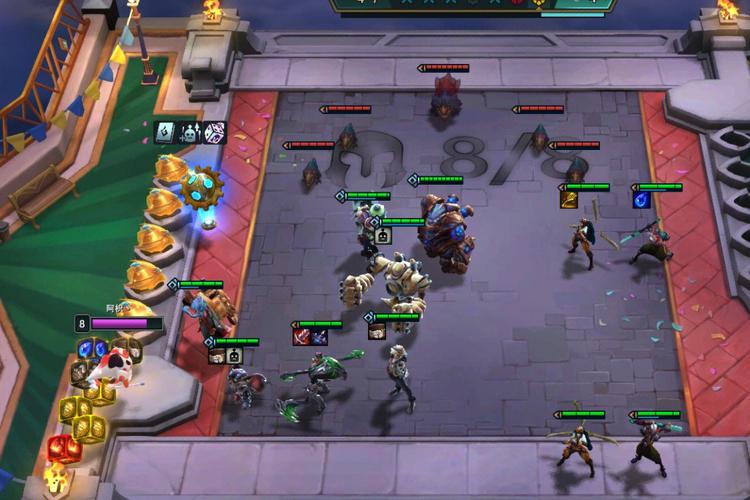
Task: Inspect the rune card augment icon
Action: 166,131
